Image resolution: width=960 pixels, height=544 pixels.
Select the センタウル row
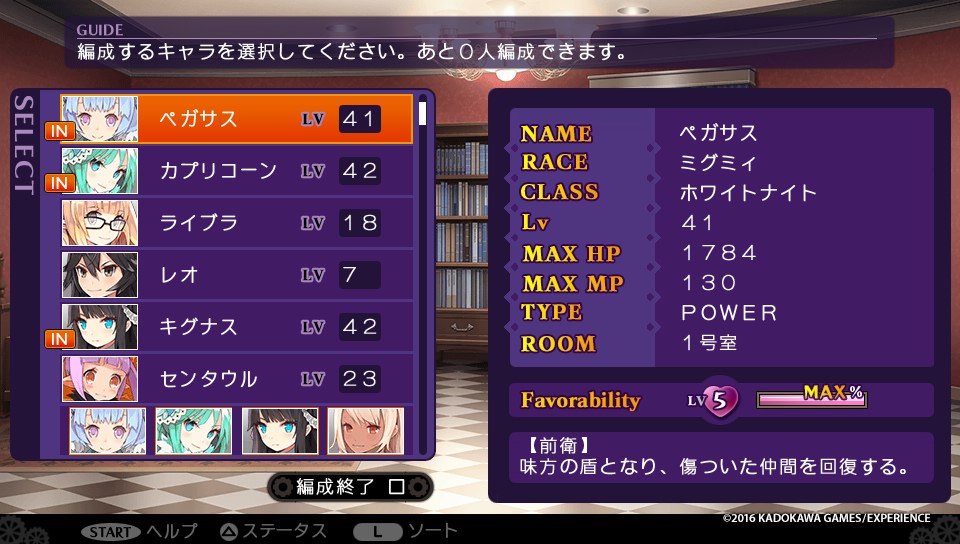pyautogui.click(x=237, y=379)
